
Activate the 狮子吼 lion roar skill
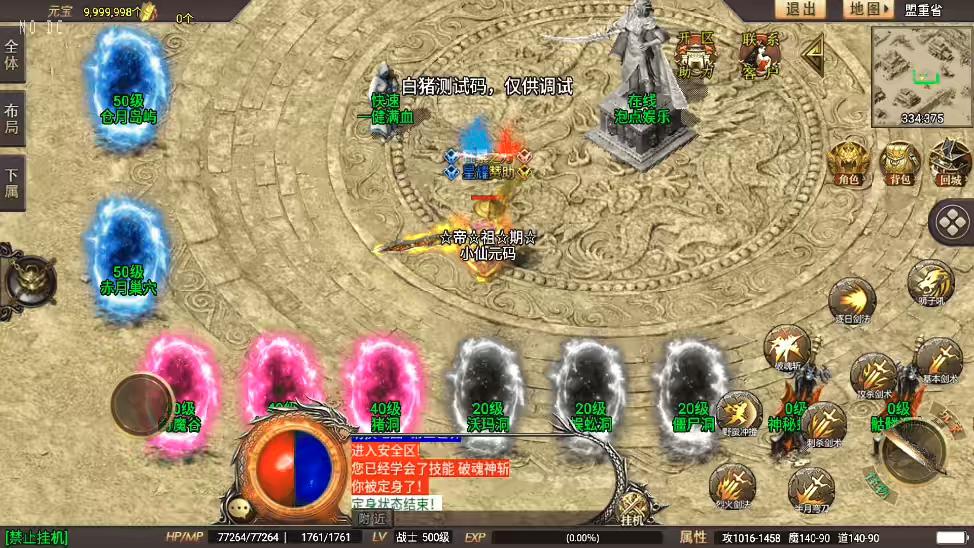click(930, 283)
